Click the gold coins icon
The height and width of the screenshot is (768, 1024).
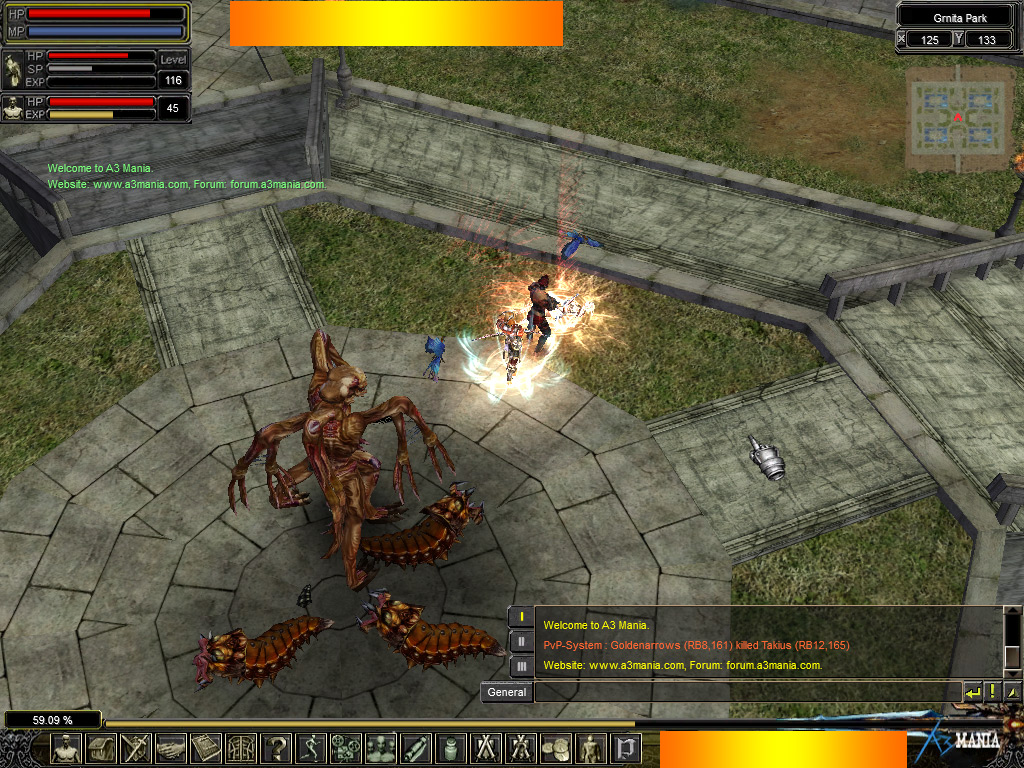pos(556,748)
